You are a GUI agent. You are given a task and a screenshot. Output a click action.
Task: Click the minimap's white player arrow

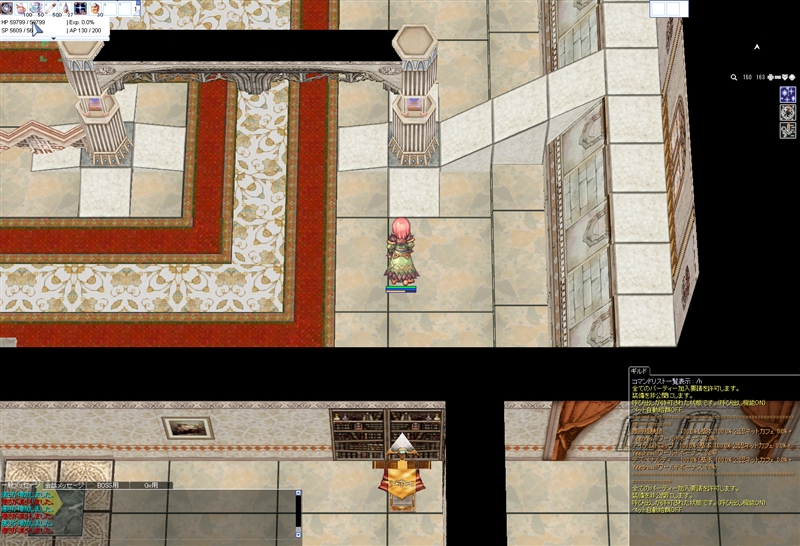(757, 46)
